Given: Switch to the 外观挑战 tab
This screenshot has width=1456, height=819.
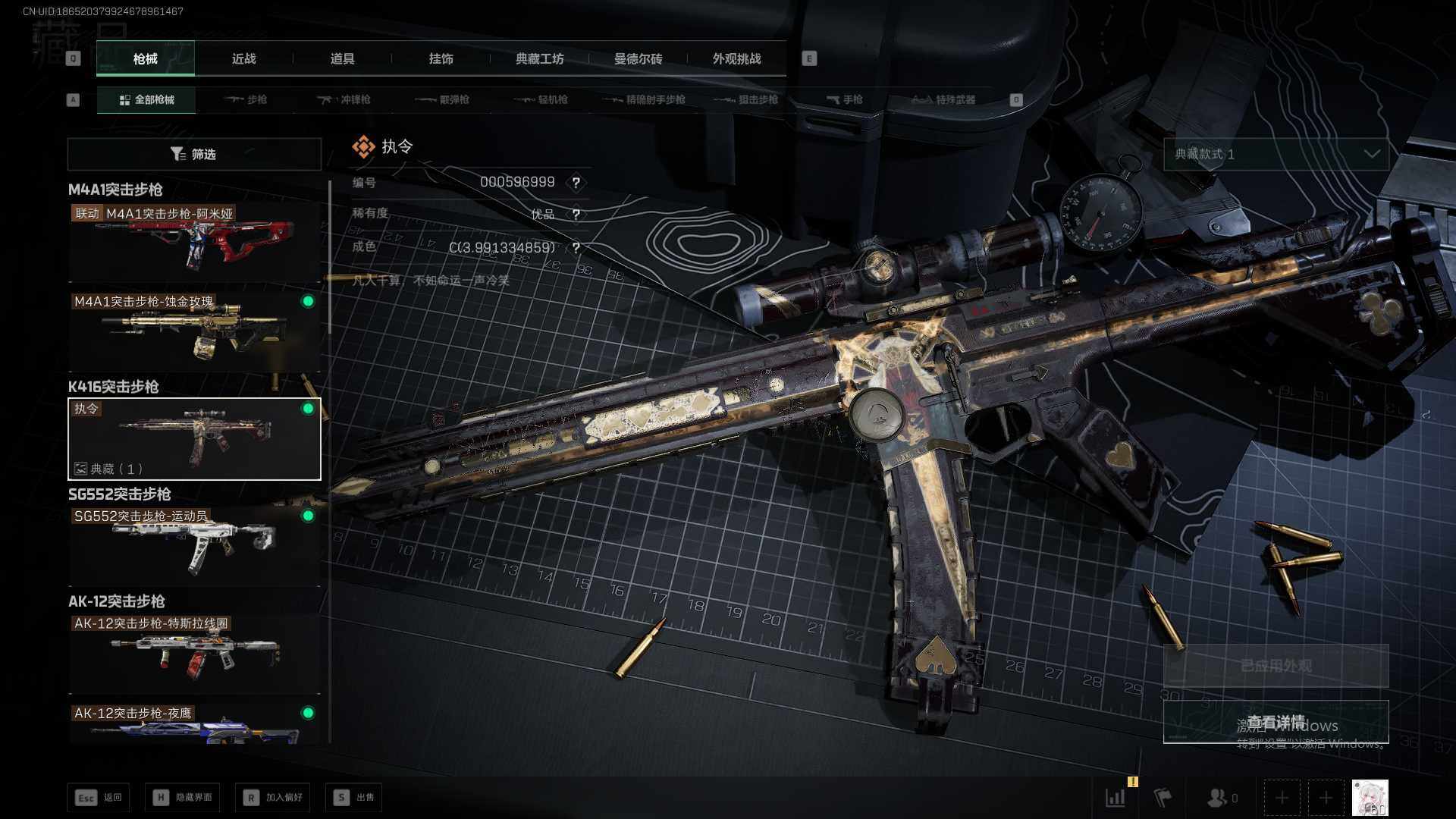Looking at the screenshot, I should click(736, 58).
